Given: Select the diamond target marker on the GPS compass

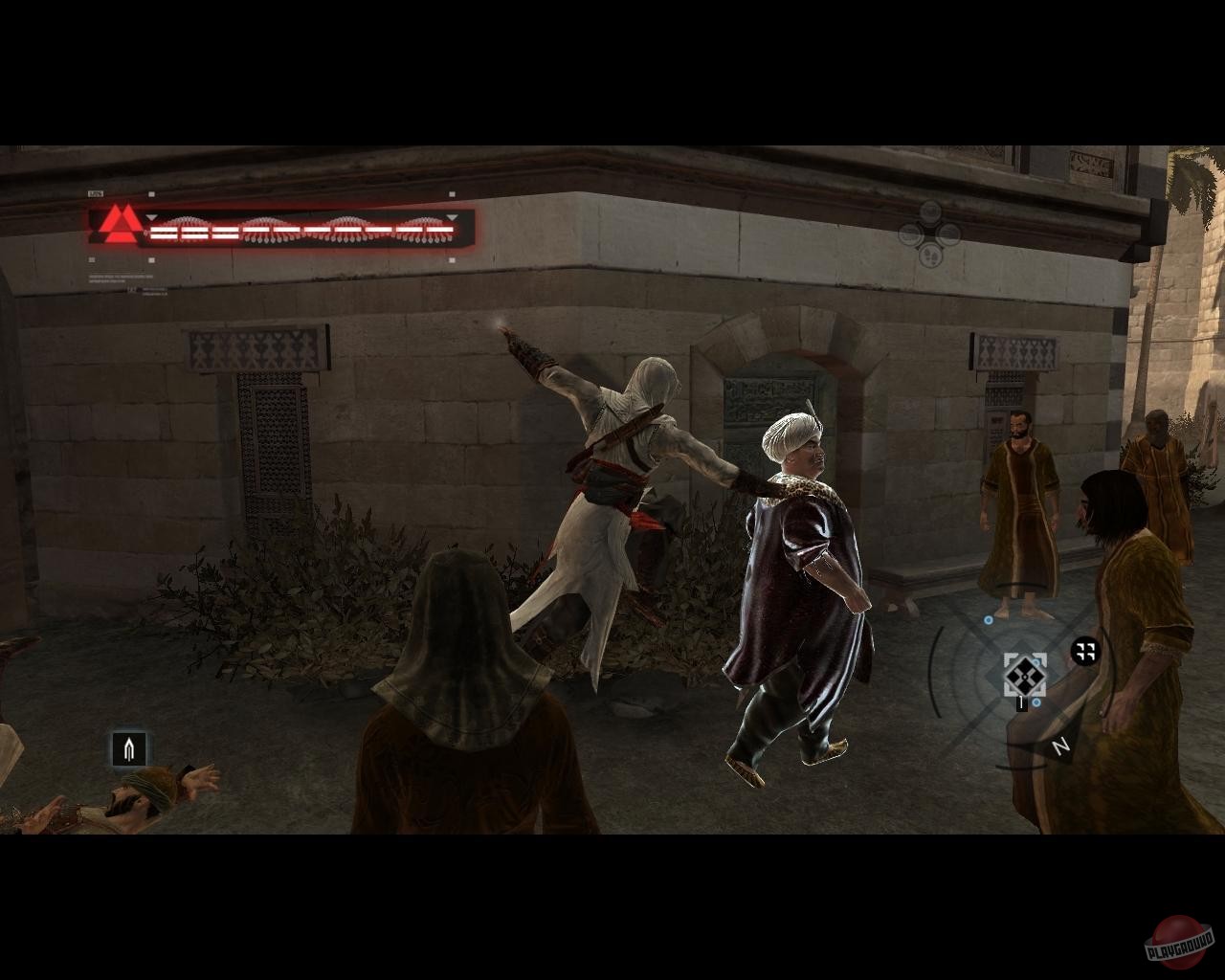Looking at the screenshot, I should pyautogui.click(x=1025, y=677).
